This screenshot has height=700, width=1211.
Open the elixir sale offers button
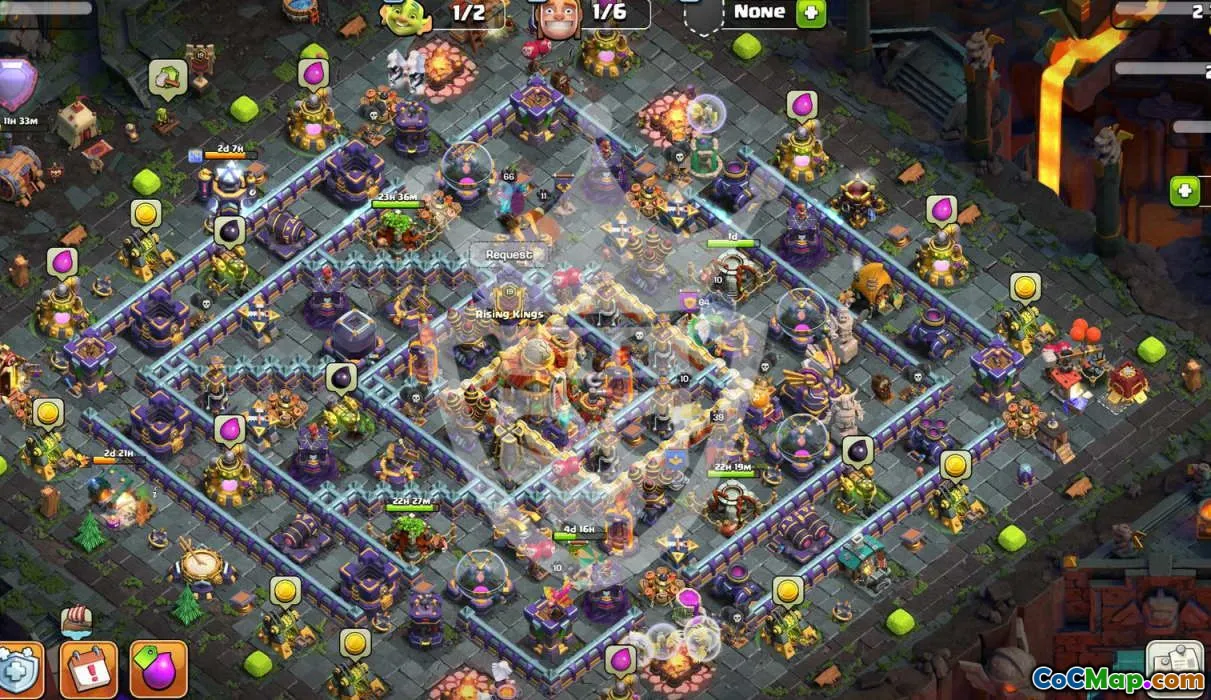[x=158, y=669]
